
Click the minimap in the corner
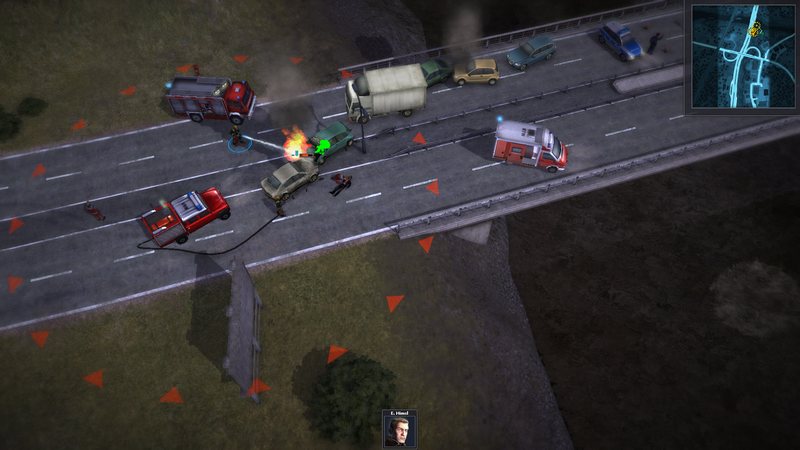(741, 57)
